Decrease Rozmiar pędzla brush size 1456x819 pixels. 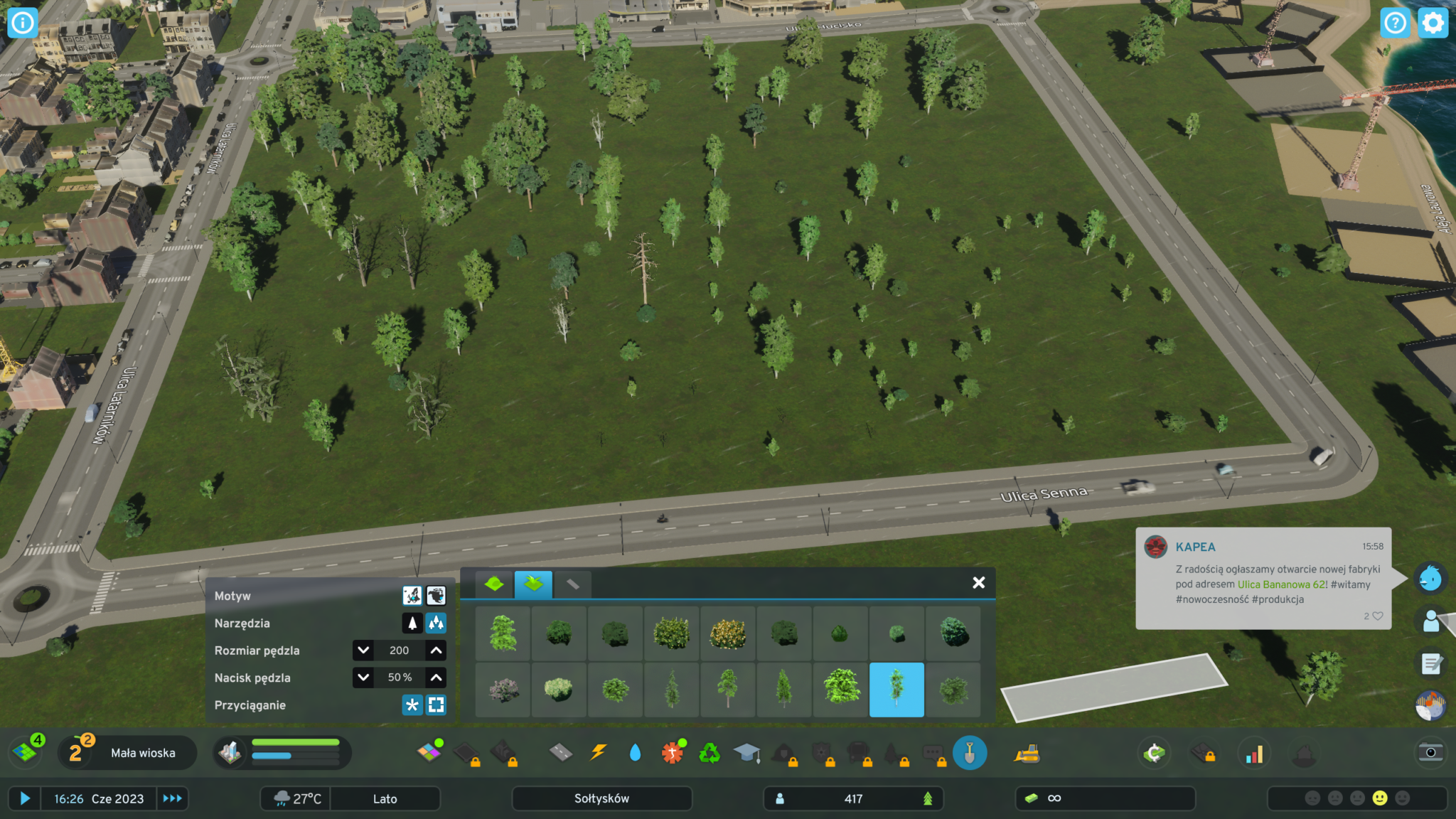363,651
